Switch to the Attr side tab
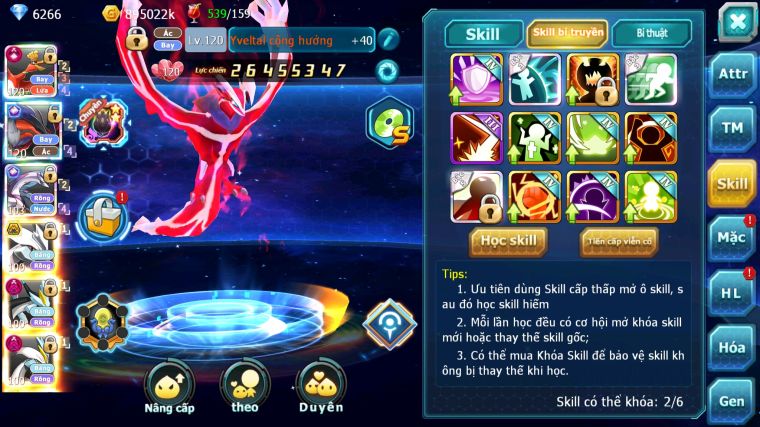Viewport: 760px width, 427px height. click(x=732, y=75)
